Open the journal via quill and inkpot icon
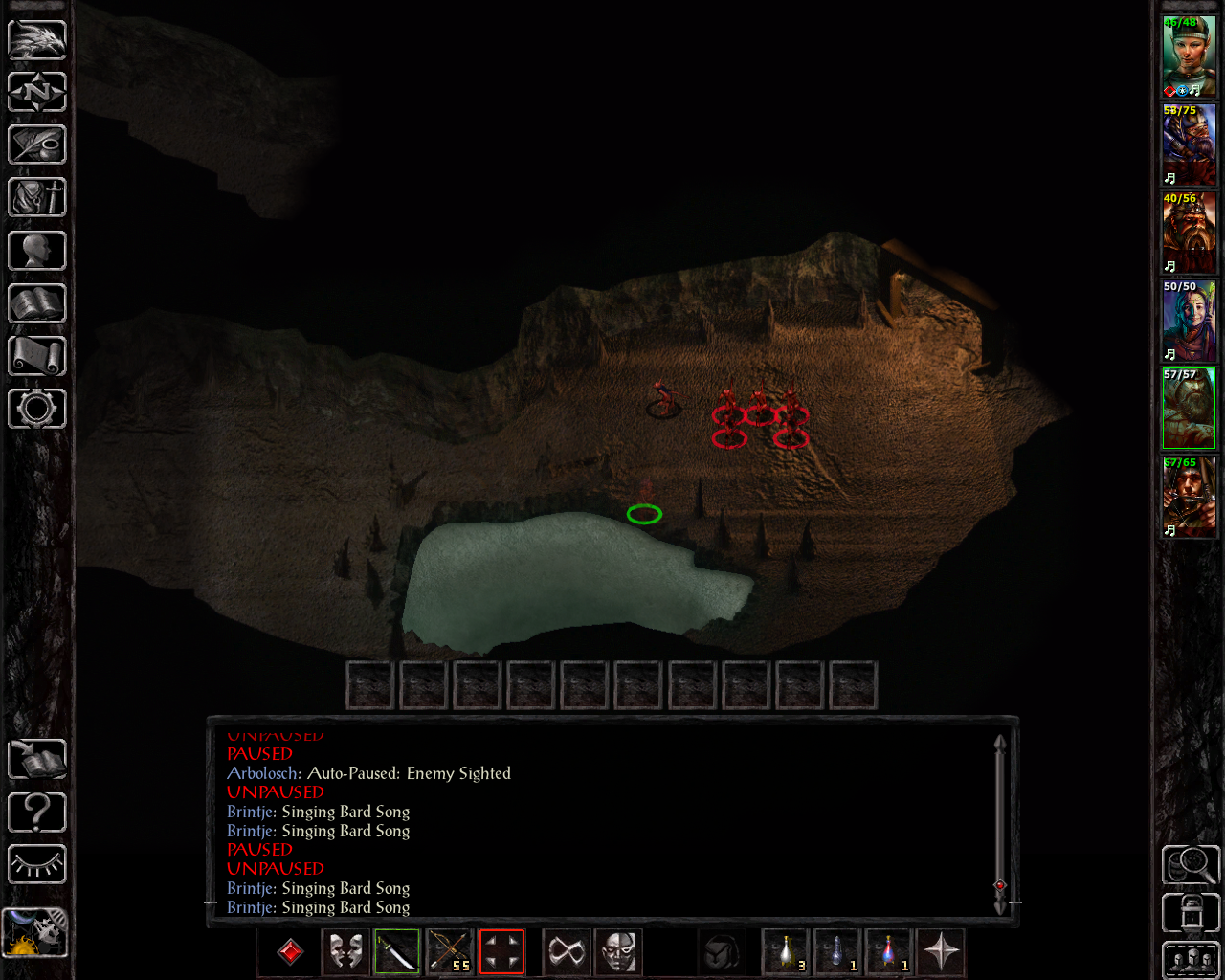 (x=37, y=145)
